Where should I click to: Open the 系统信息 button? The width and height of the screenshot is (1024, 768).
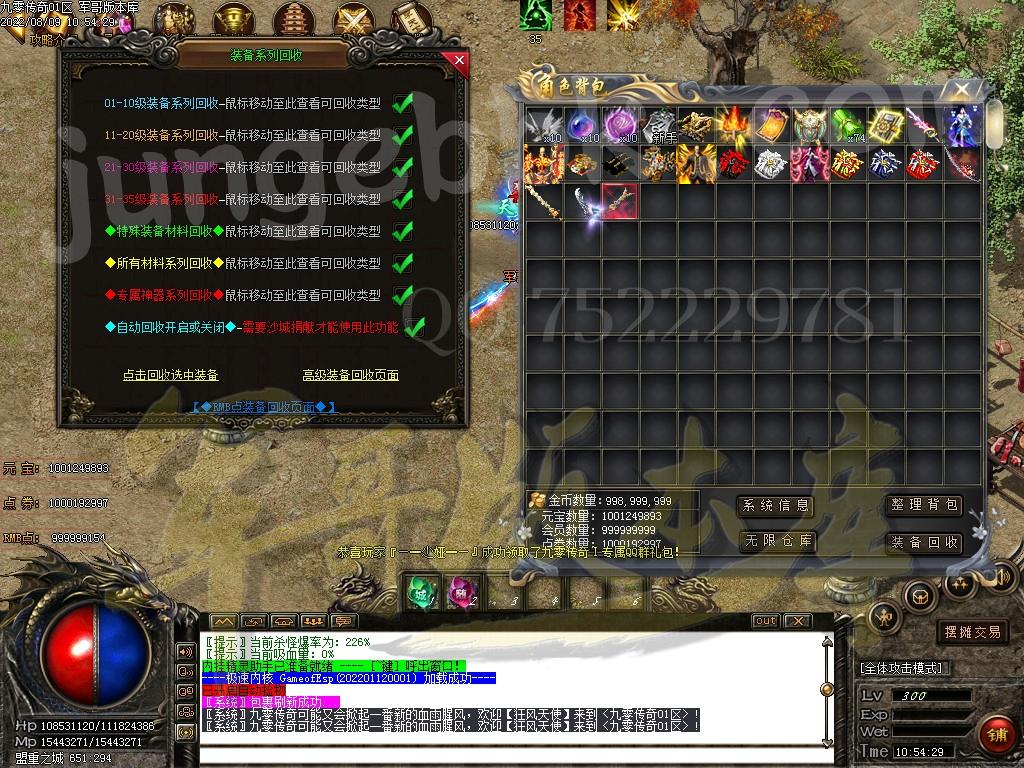coord(775,506)
